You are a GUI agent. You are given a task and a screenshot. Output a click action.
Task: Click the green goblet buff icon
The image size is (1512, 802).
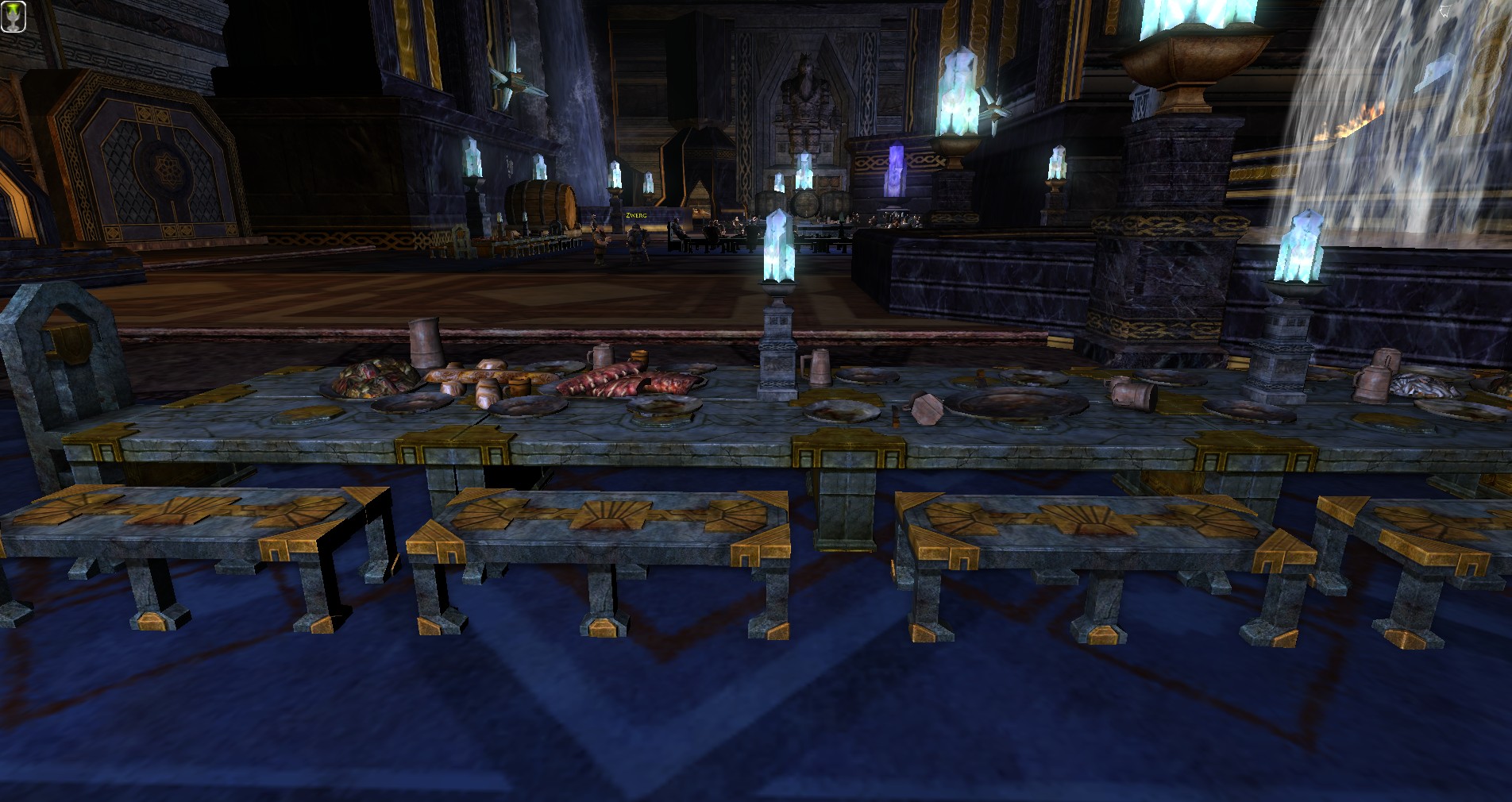coord(13,18)
